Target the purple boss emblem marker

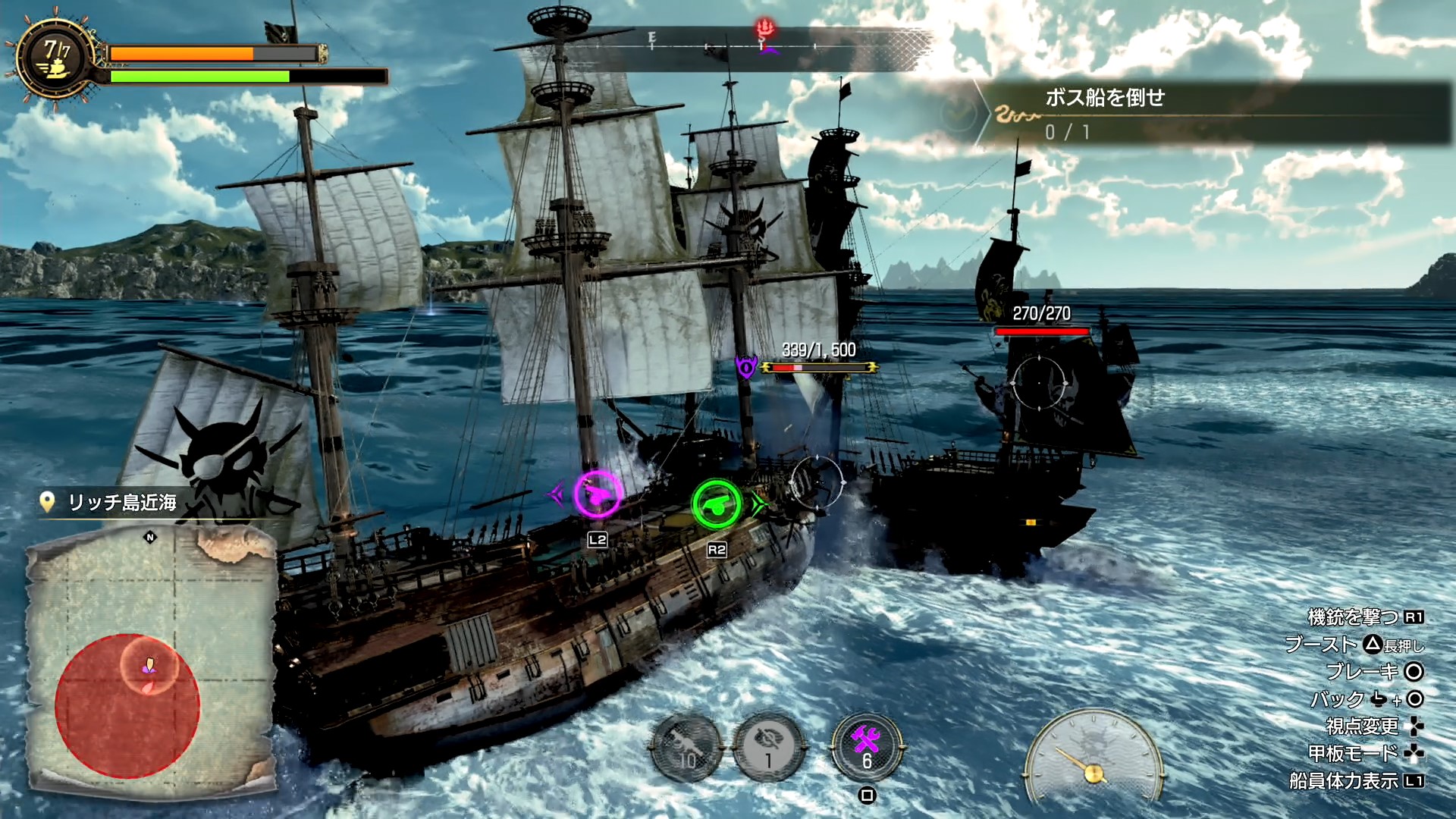coord(746,368)
